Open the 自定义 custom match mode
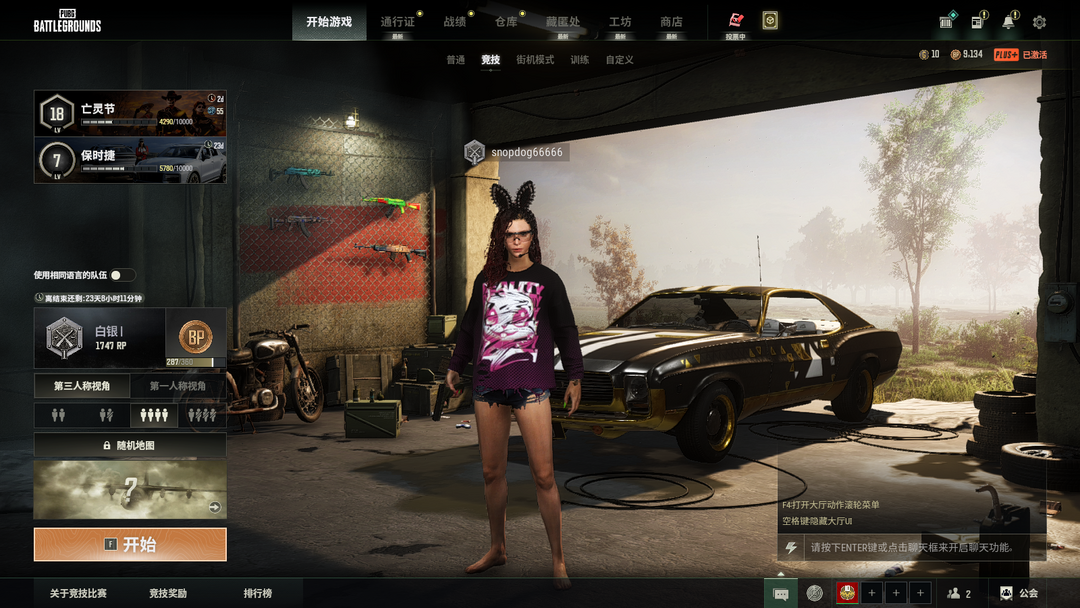This screenshot has width=1080, height=608. pyautogui.click(x=619, y=60)
